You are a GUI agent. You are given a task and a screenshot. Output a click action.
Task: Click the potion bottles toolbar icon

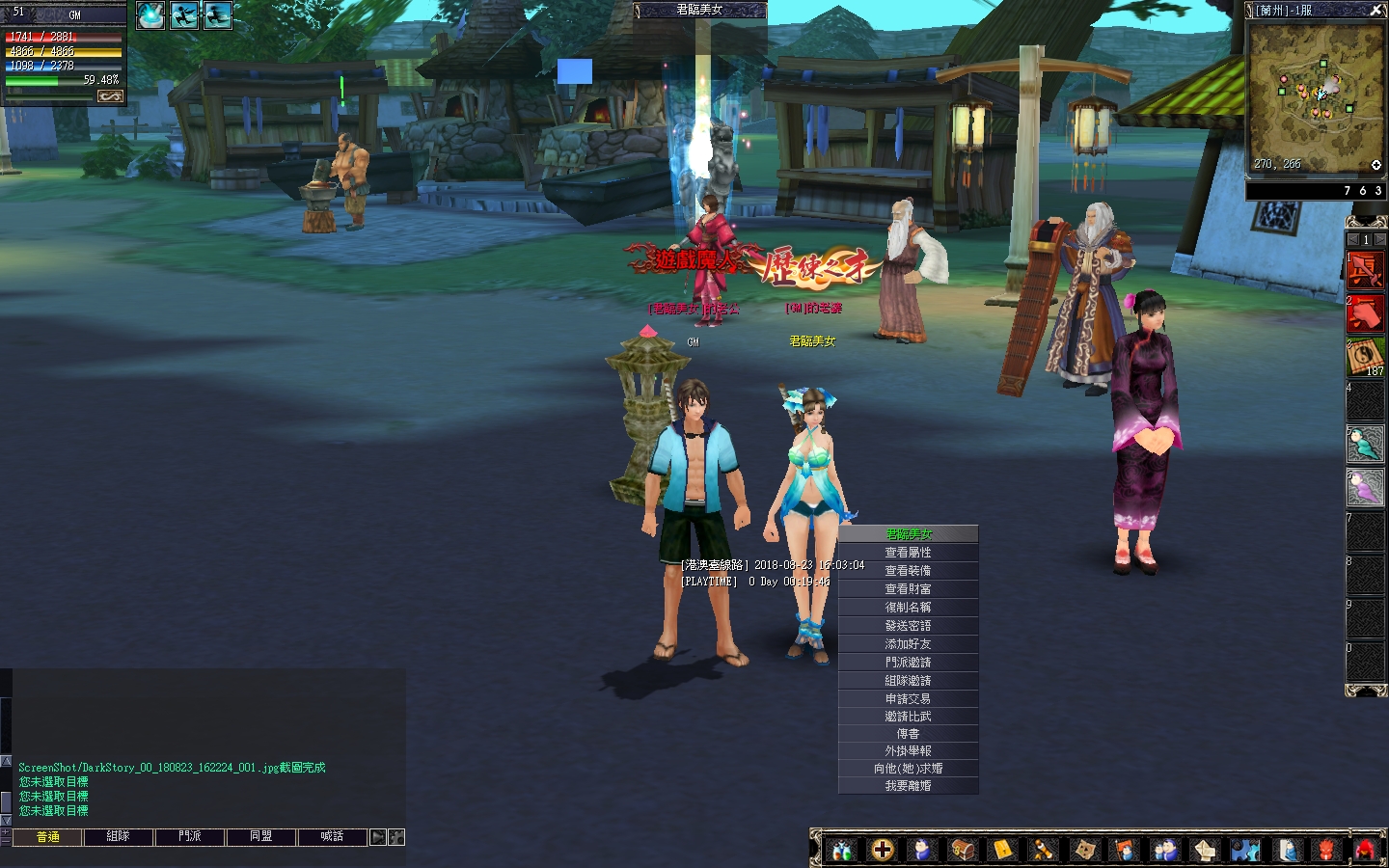pyautogui.click(x=843, y=850)
